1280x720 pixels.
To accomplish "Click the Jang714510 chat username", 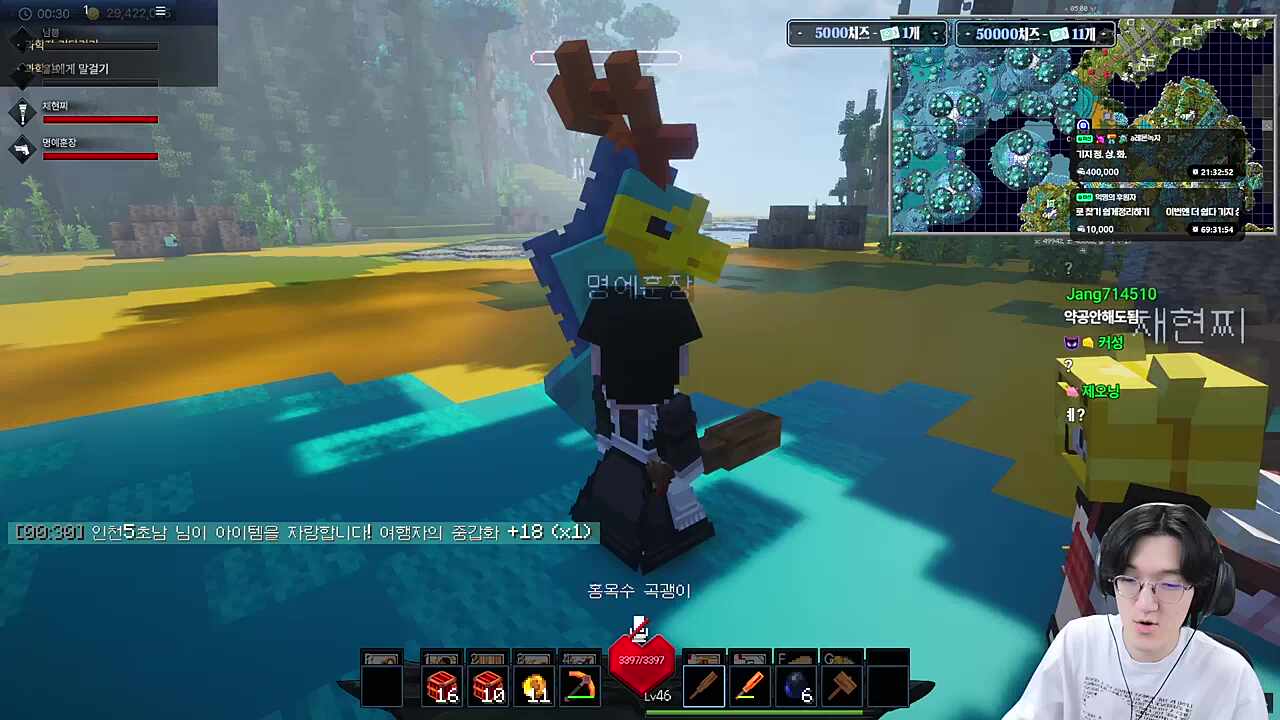I will (1111, 294).
